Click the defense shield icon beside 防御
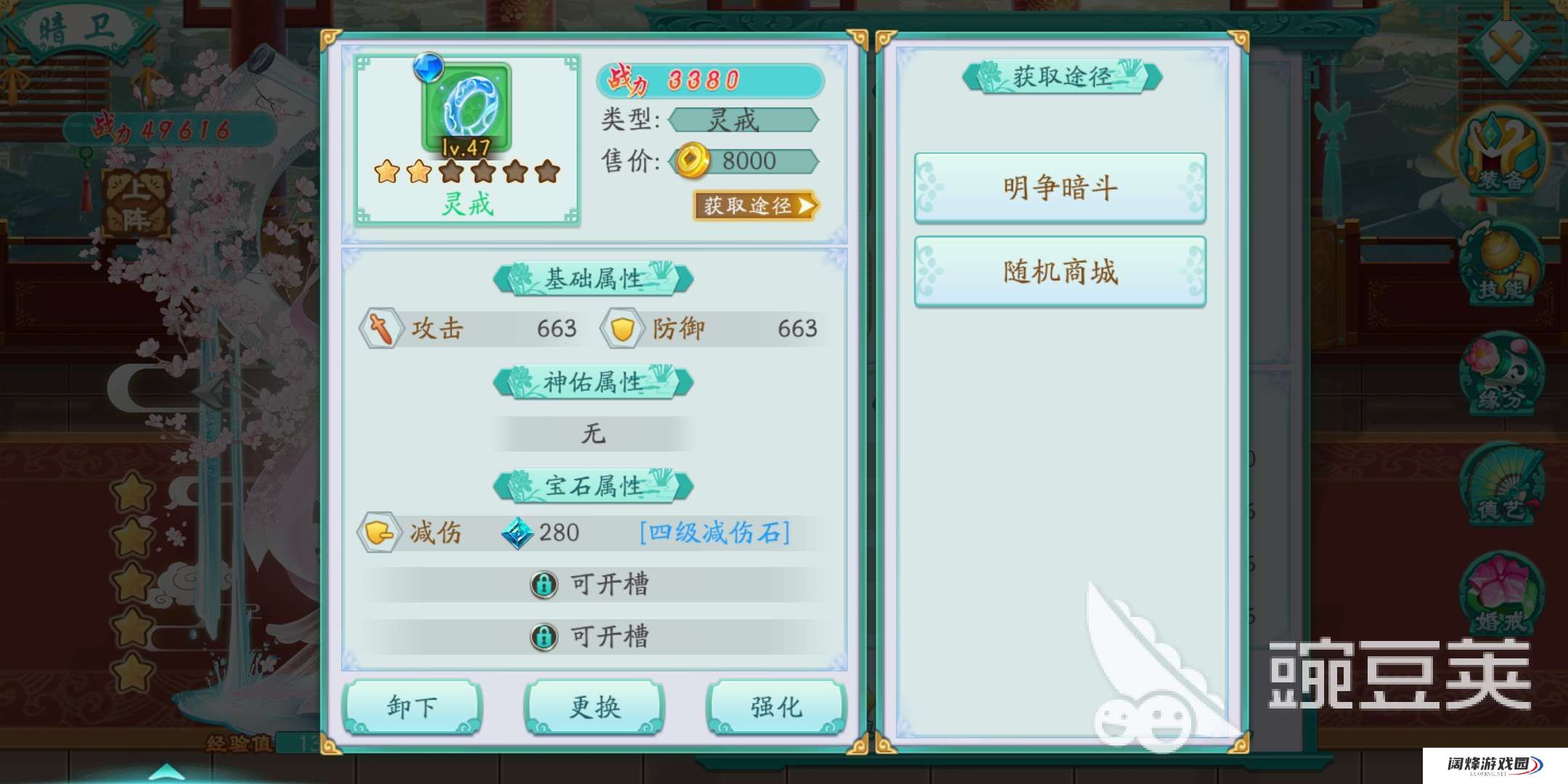 pyautogui.click(x=622, y=328)
